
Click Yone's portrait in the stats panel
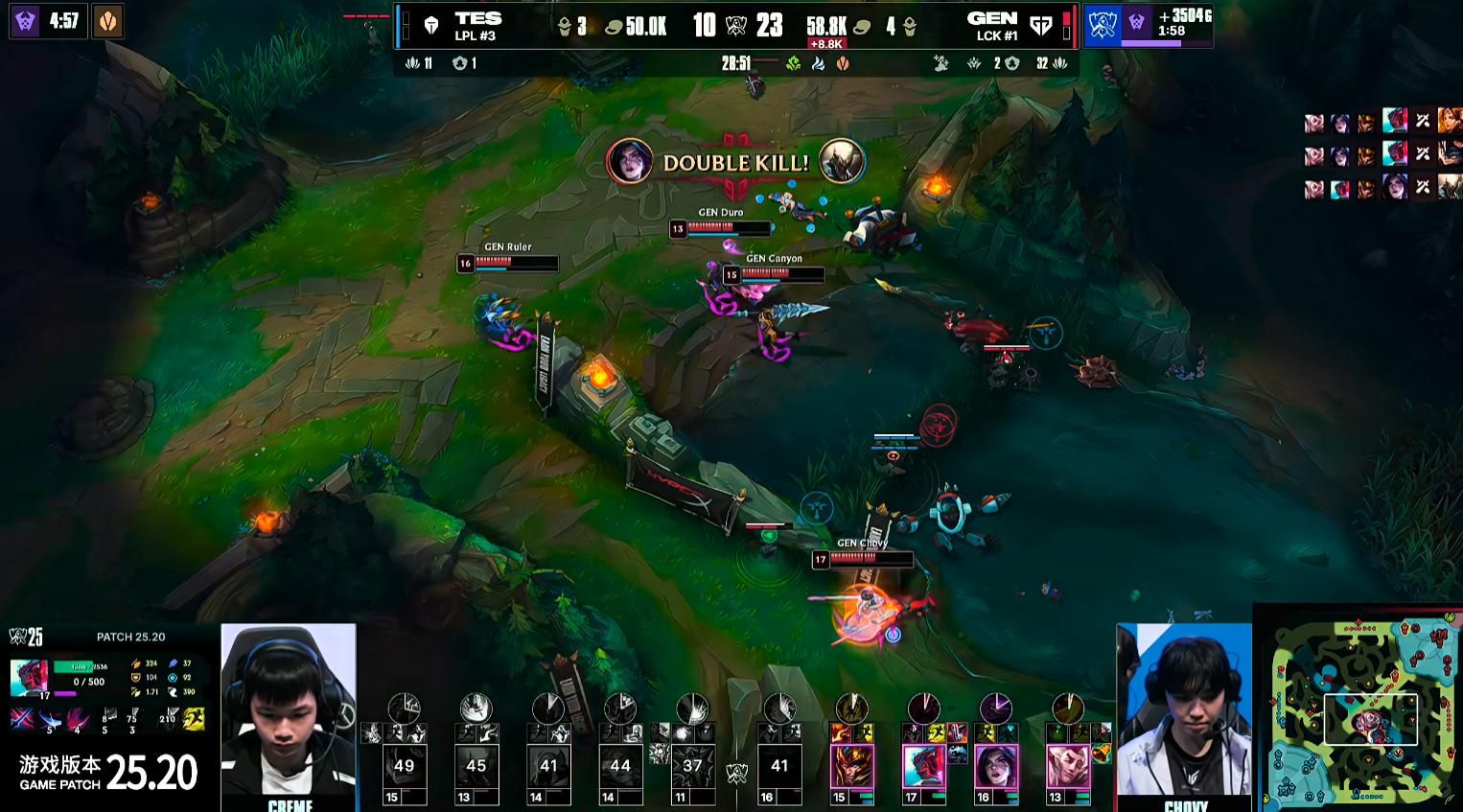(29, 677)
